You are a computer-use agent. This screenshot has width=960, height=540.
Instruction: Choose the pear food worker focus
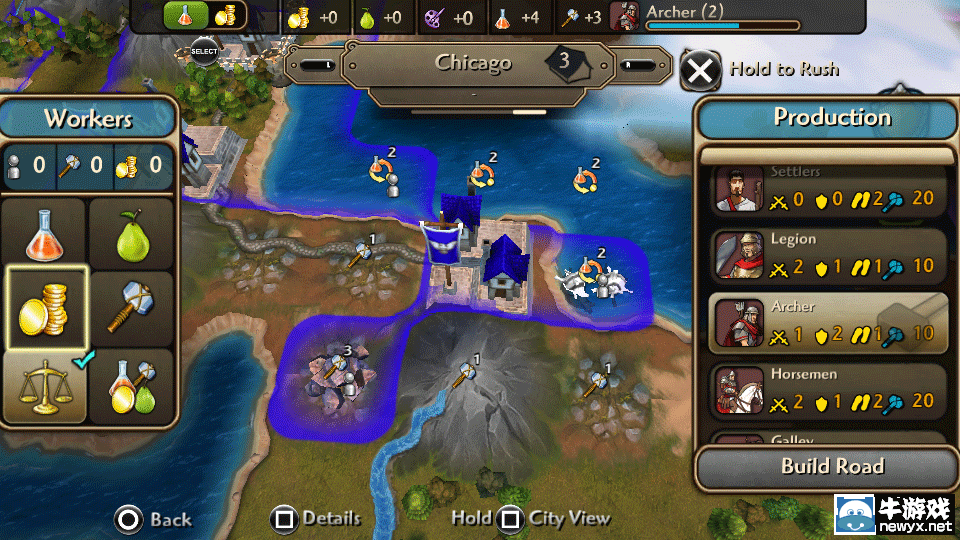click(x=132, y=236)
